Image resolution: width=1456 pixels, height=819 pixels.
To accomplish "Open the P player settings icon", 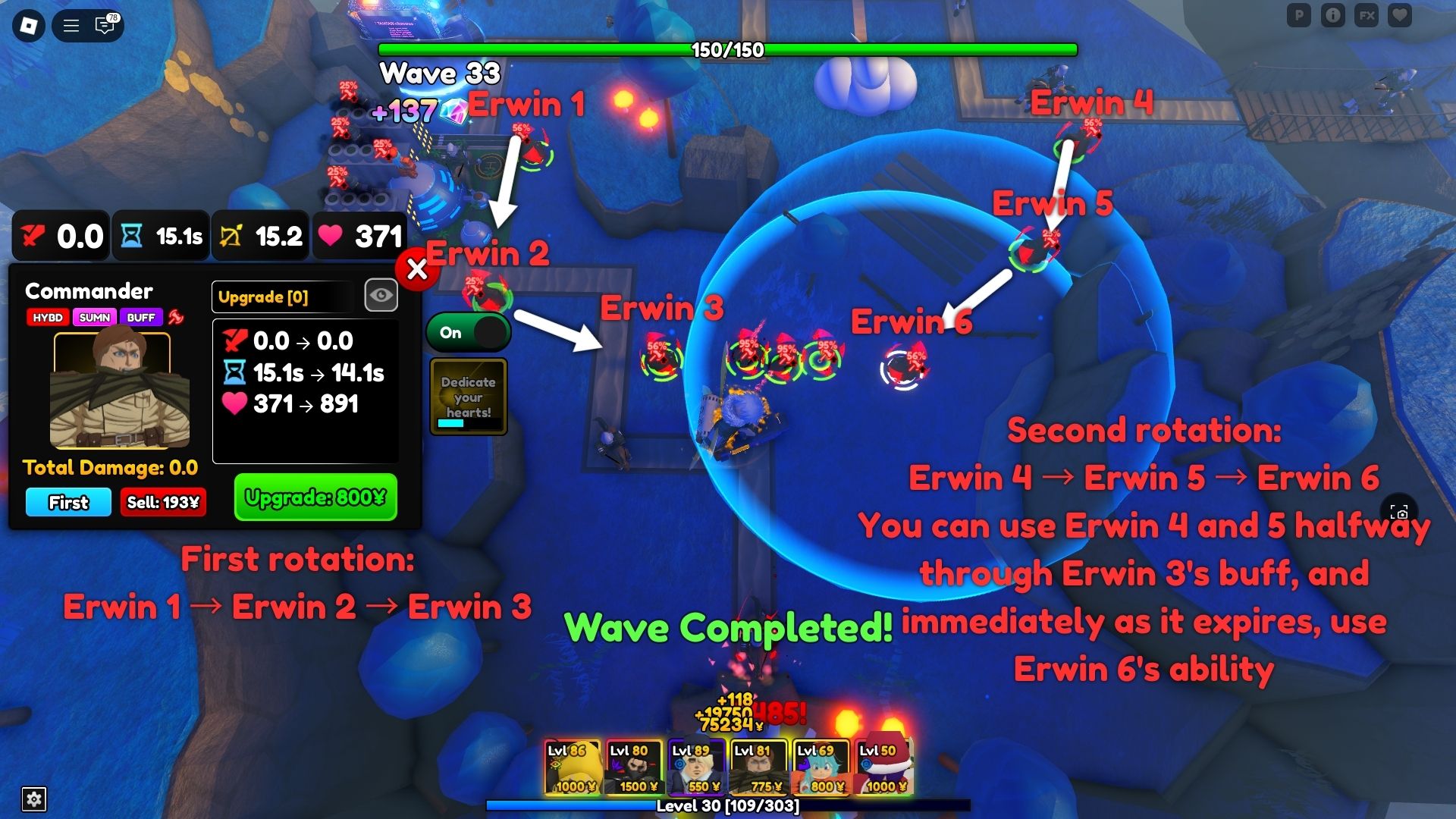I will click(x=1299, y=14).
